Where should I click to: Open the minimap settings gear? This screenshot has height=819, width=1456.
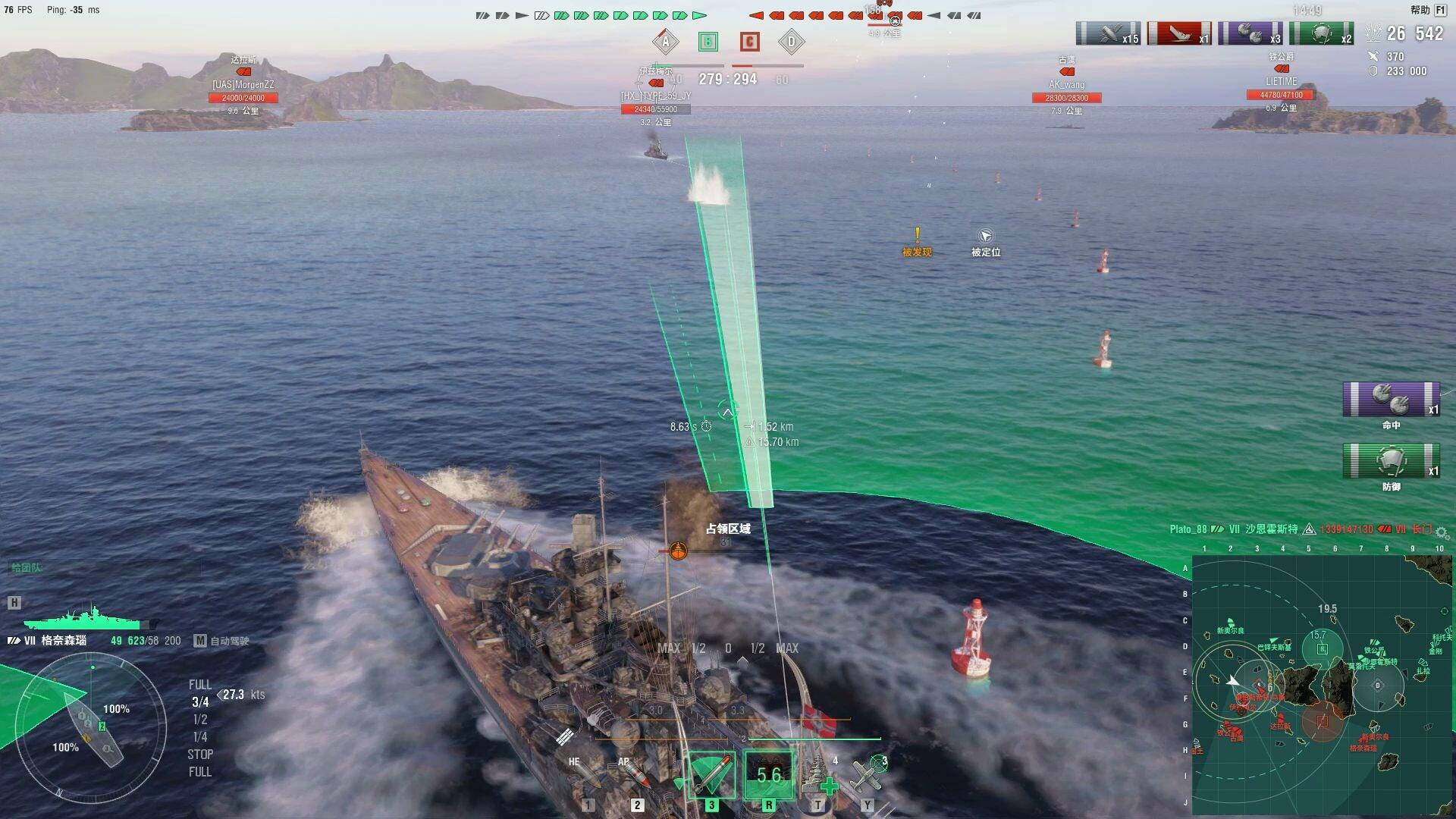1442,532
